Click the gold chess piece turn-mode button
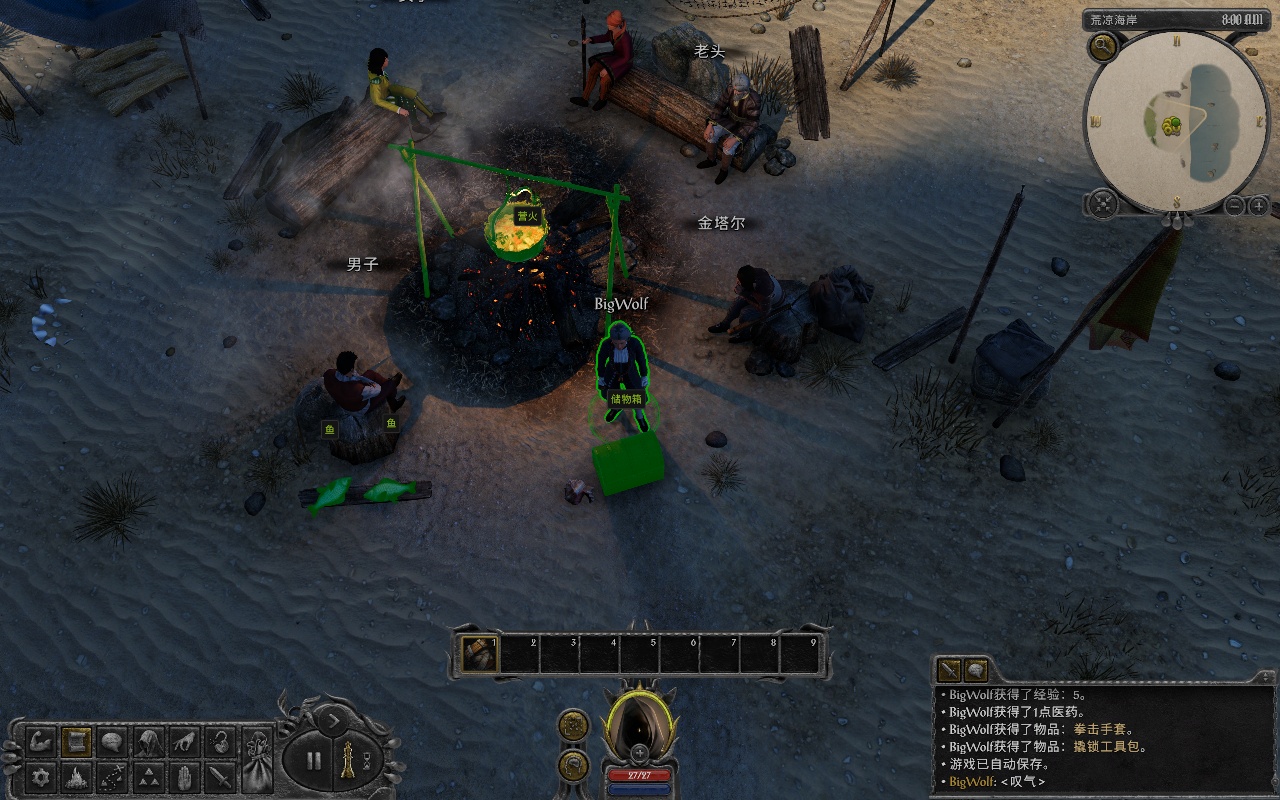The width and height of the screenshot is (1280, 800). (347, 760)
